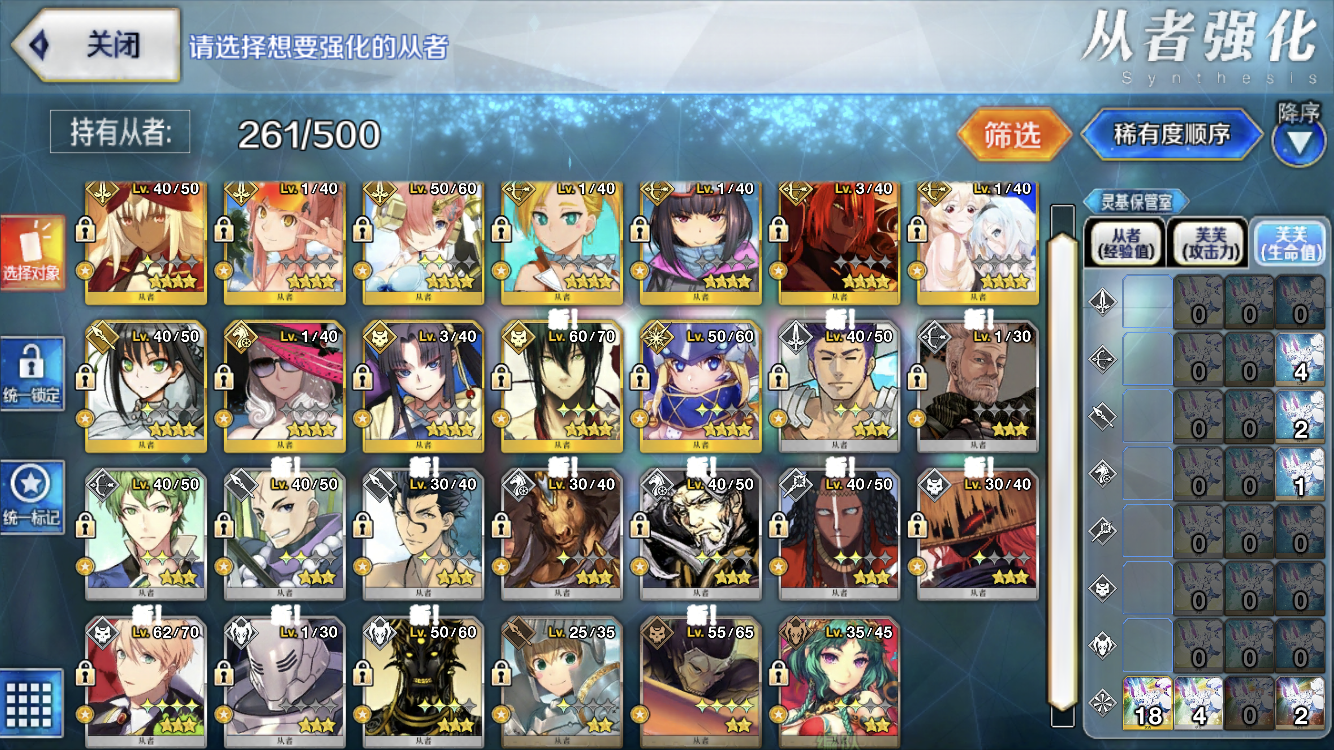Activate the 选择对象 mode button
This screenshot has height=750, width=1334.
[33, 252]
